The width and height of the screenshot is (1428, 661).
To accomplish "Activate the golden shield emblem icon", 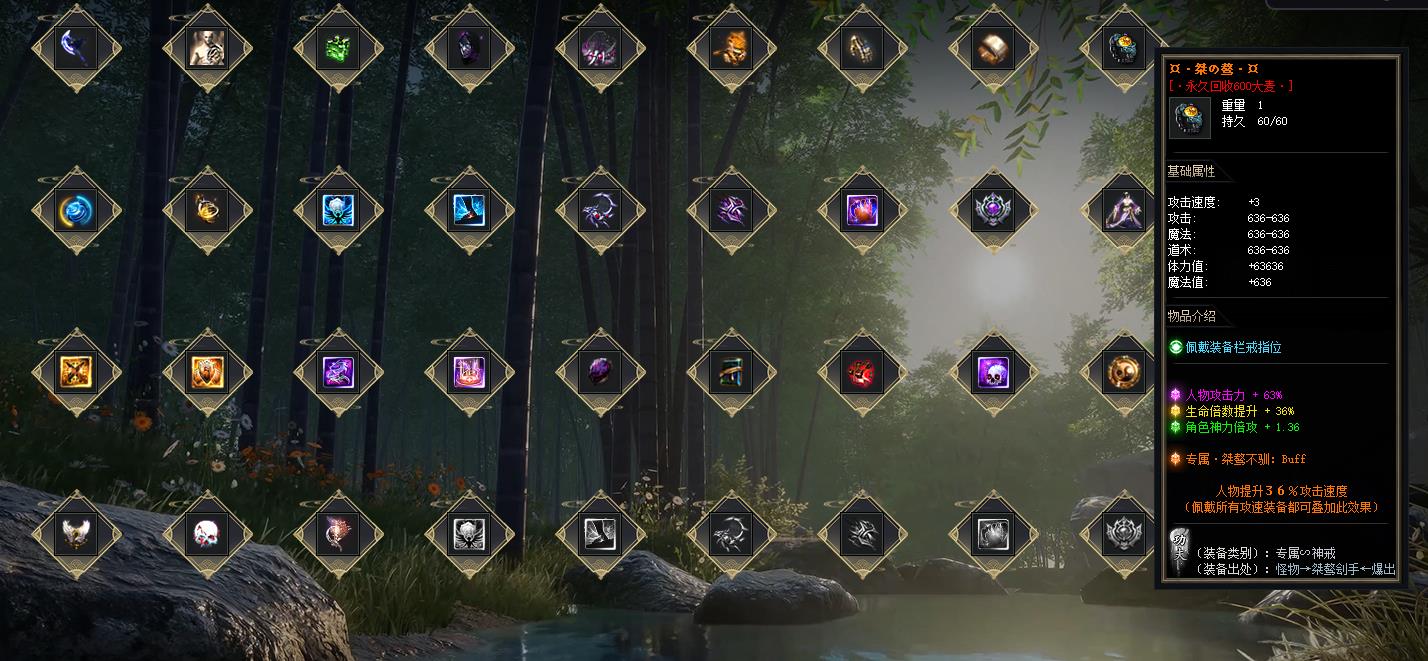I will point(208,373).
